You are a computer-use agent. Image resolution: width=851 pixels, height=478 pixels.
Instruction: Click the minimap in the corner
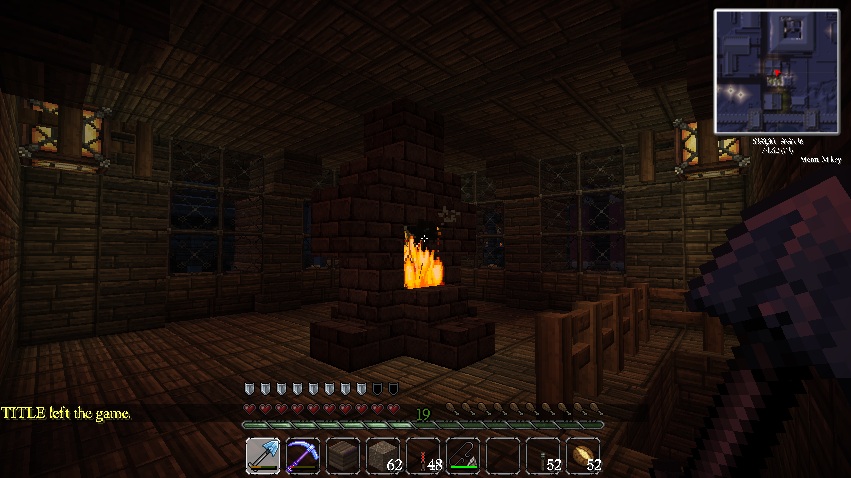(x=776, y=72)
